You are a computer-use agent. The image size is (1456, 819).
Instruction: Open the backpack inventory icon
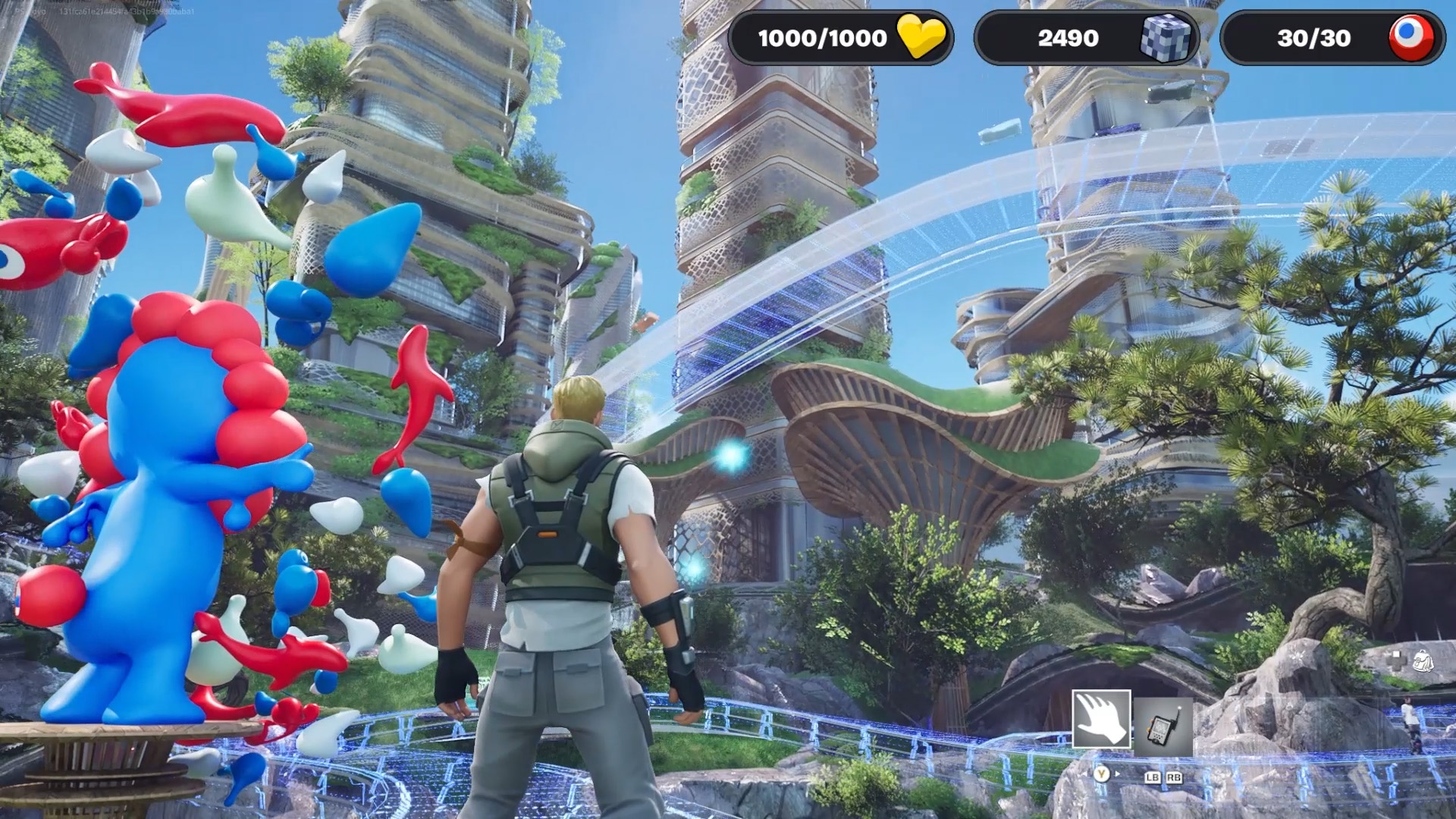coord(1423,661)
